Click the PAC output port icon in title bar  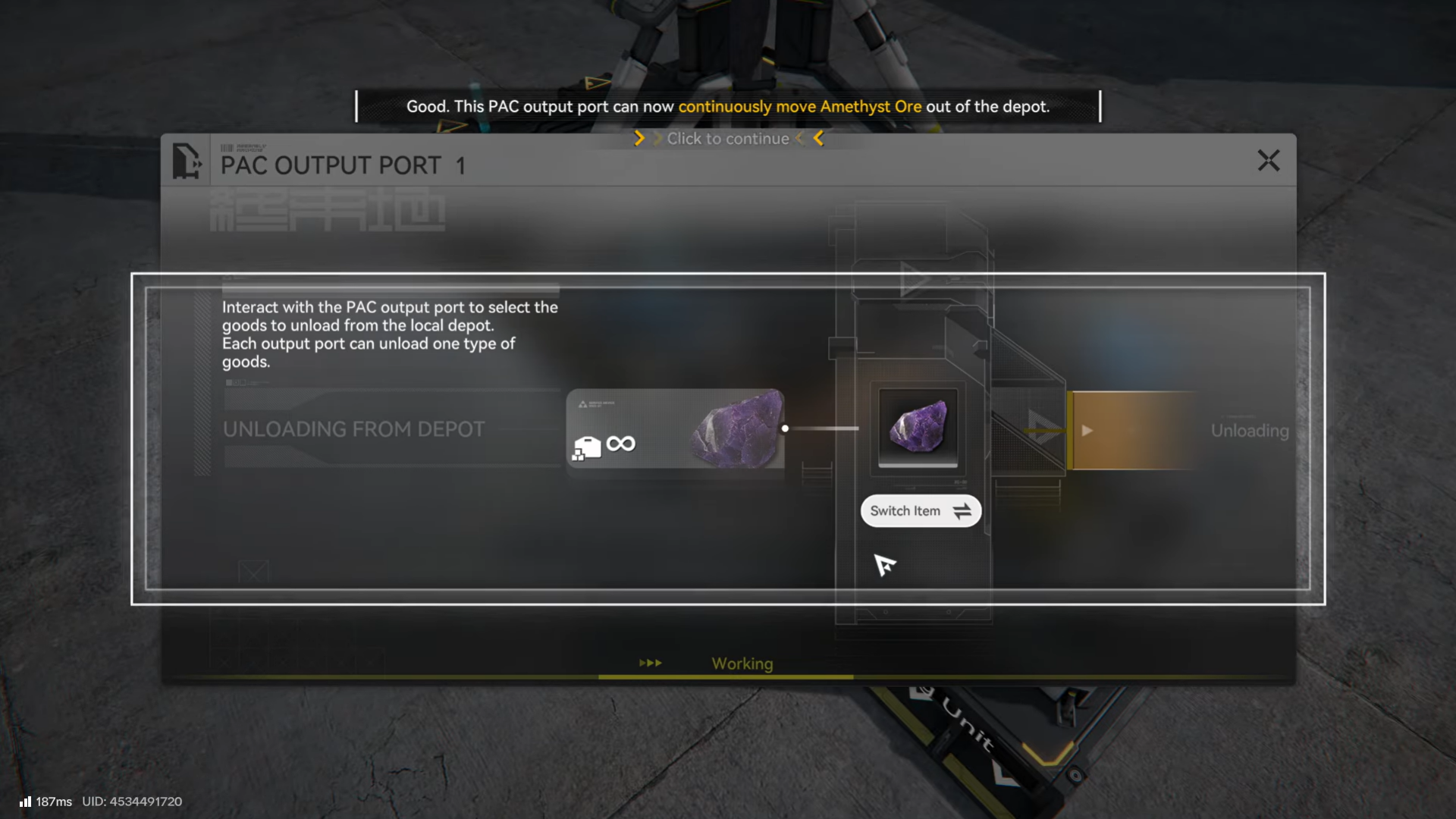point(187,161)
